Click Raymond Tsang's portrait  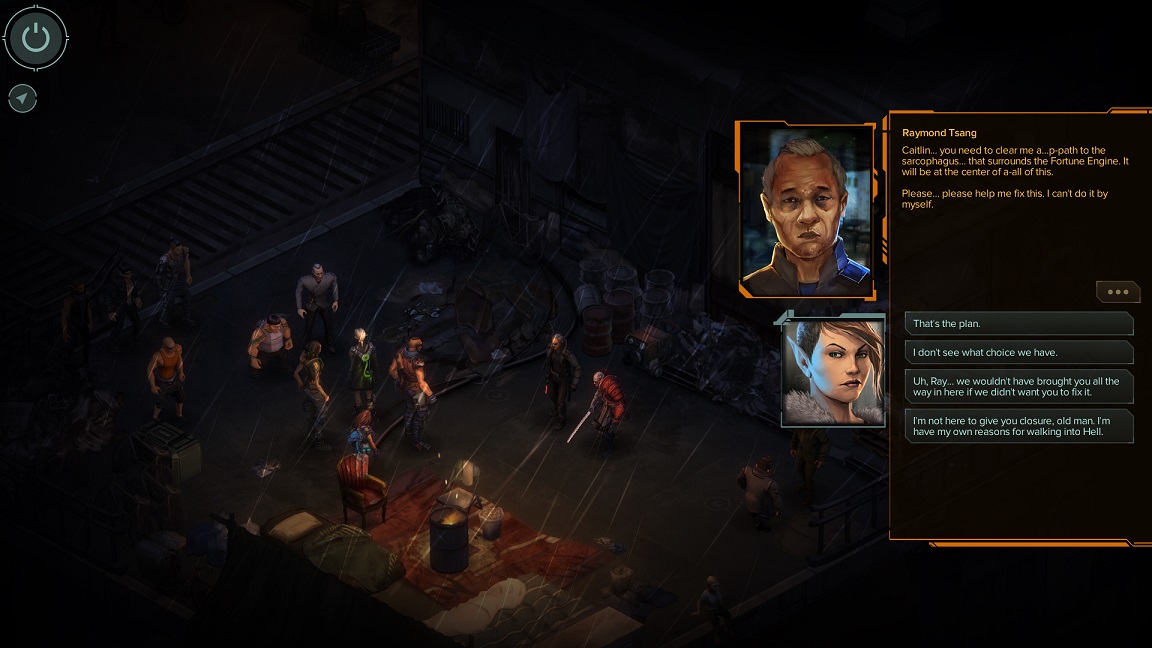coord(806,211)
